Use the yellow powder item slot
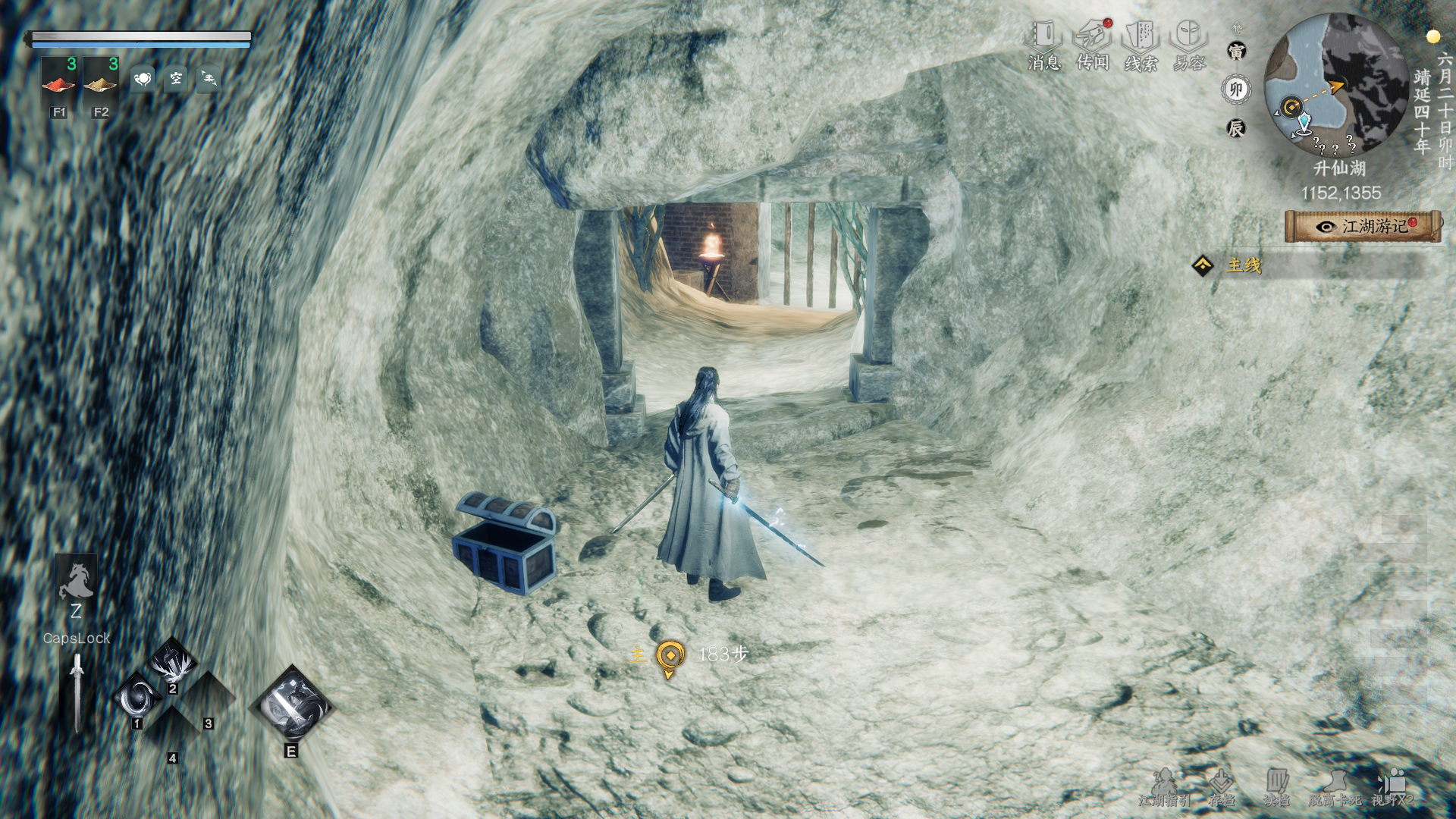This screenshot has height=819, width=1456. [x=101, y=79]
